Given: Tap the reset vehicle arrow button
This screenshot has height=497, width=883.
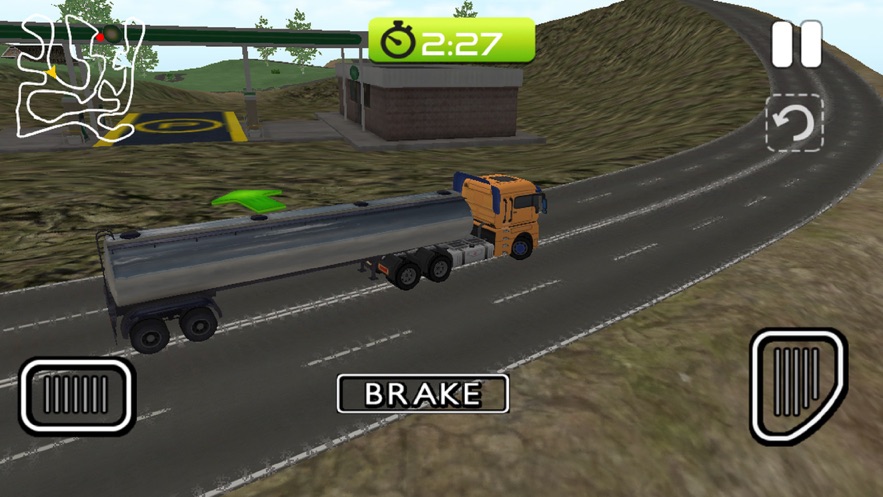Looking at the screenshot, I should click(795, 124).
